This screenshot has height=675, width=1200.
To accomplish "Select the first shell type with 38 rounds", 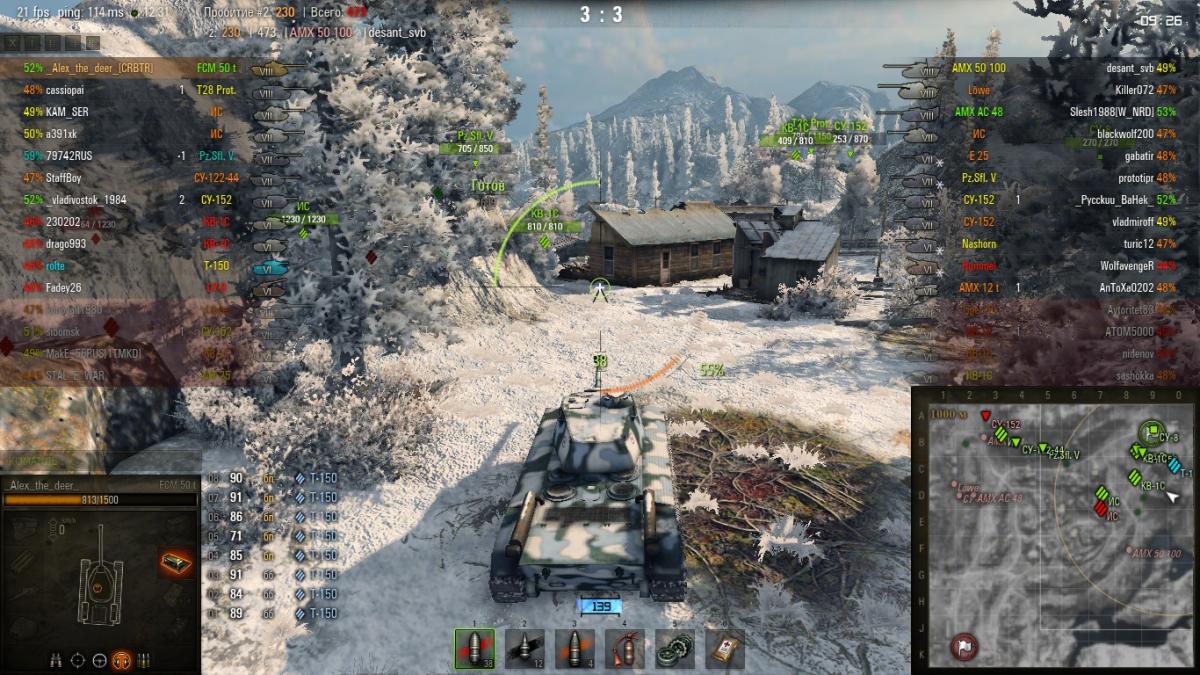I will click(475, 648).
